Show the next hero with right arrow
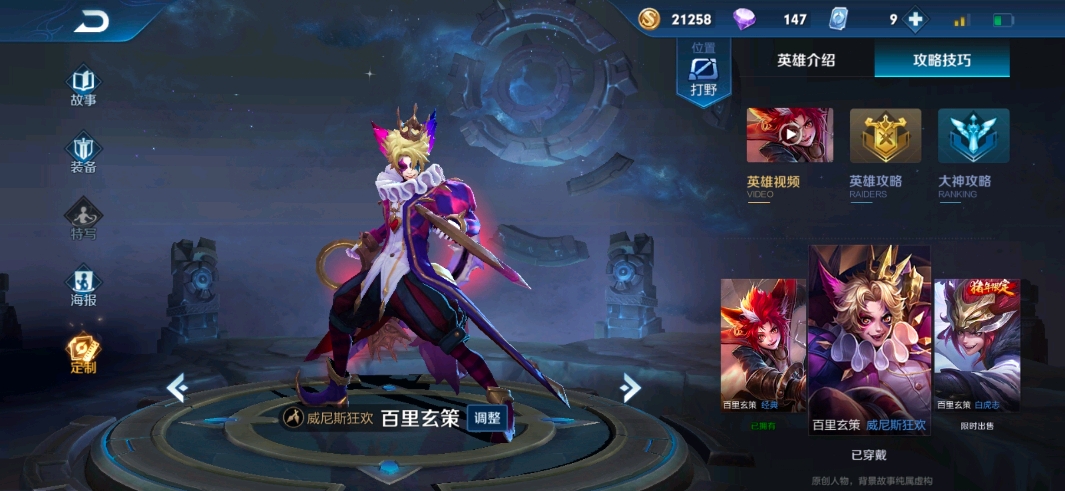This screenshot has height=491, width=1065. pyautogui.click(x=629, y=387)
